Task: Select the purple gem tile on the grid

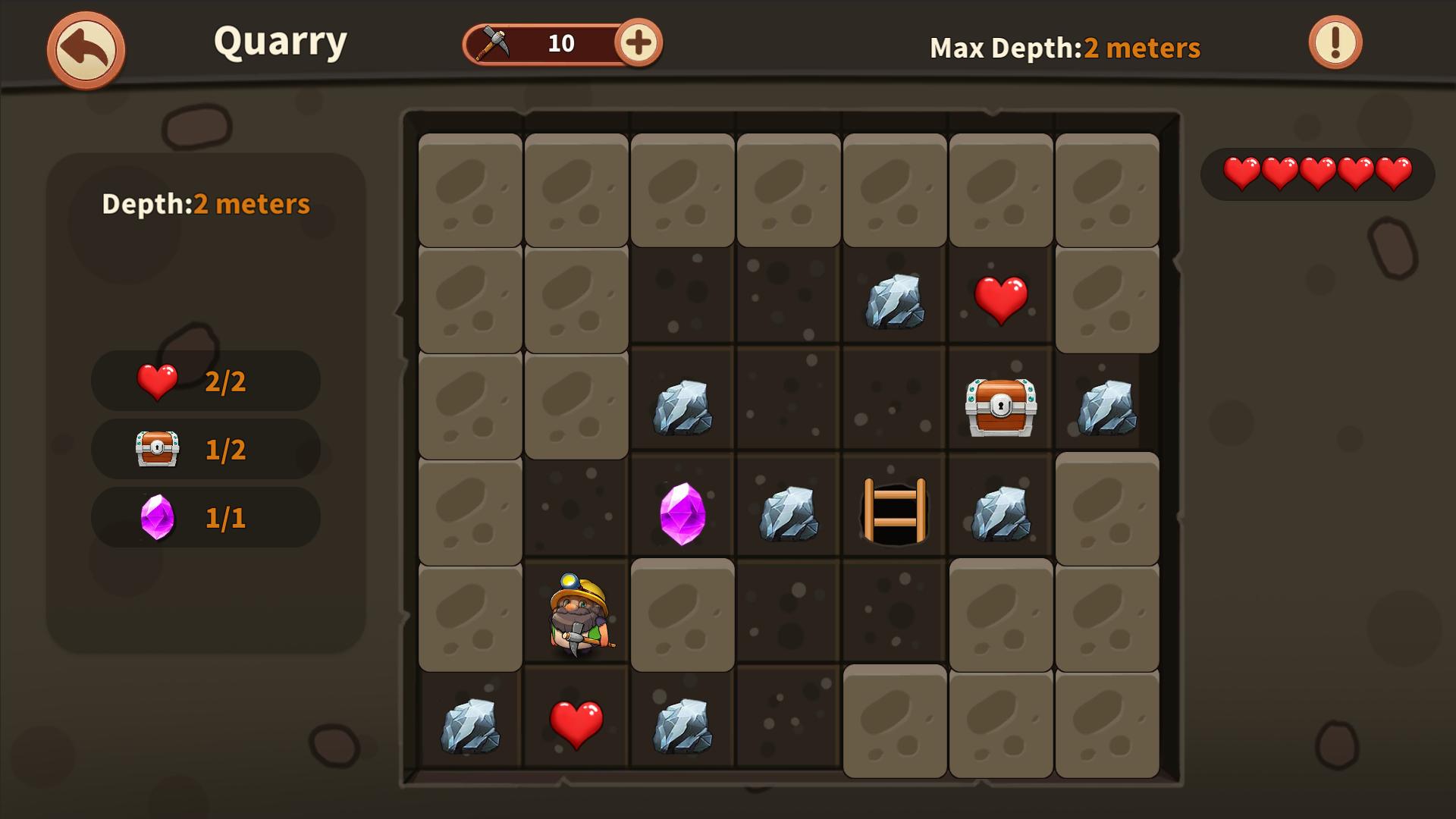Action: pyautogui.click(x=682, y=513)
